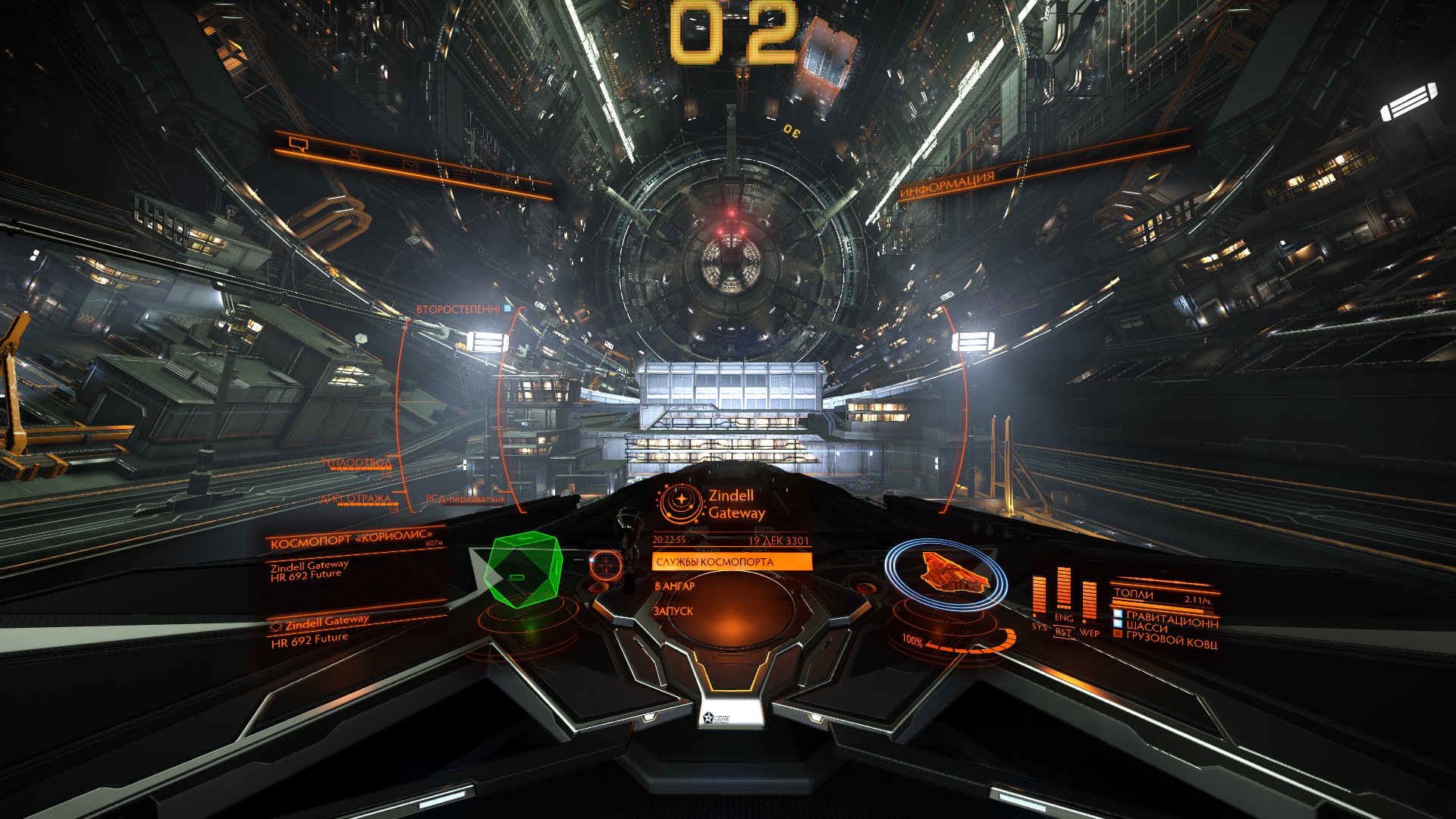Select the В АНГАР option
This screenshot has width=1456, height=819.
pyautogui.click(x=675, y=586)
